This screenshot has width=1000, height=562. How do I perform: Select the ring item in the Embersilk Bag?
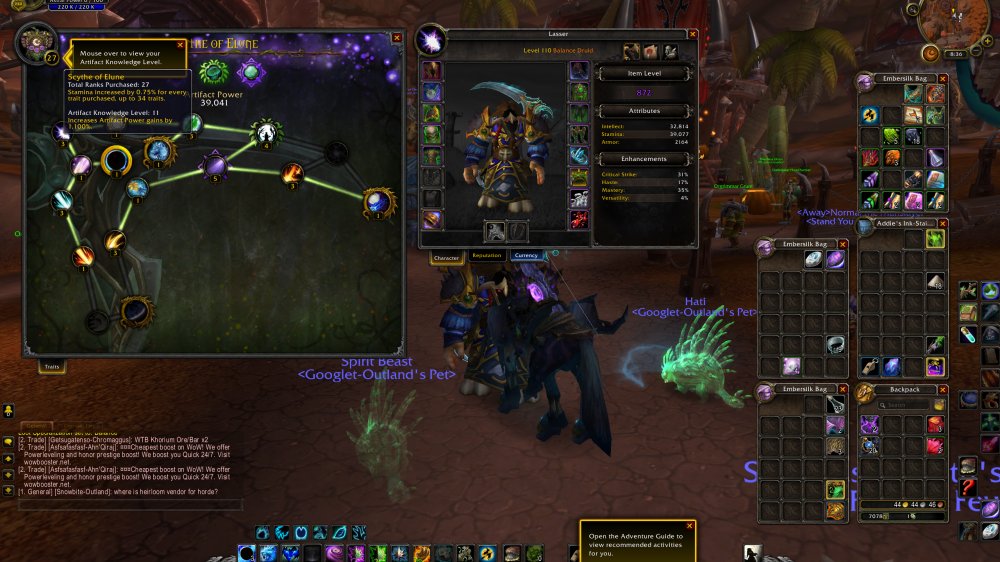click(836, 345)
